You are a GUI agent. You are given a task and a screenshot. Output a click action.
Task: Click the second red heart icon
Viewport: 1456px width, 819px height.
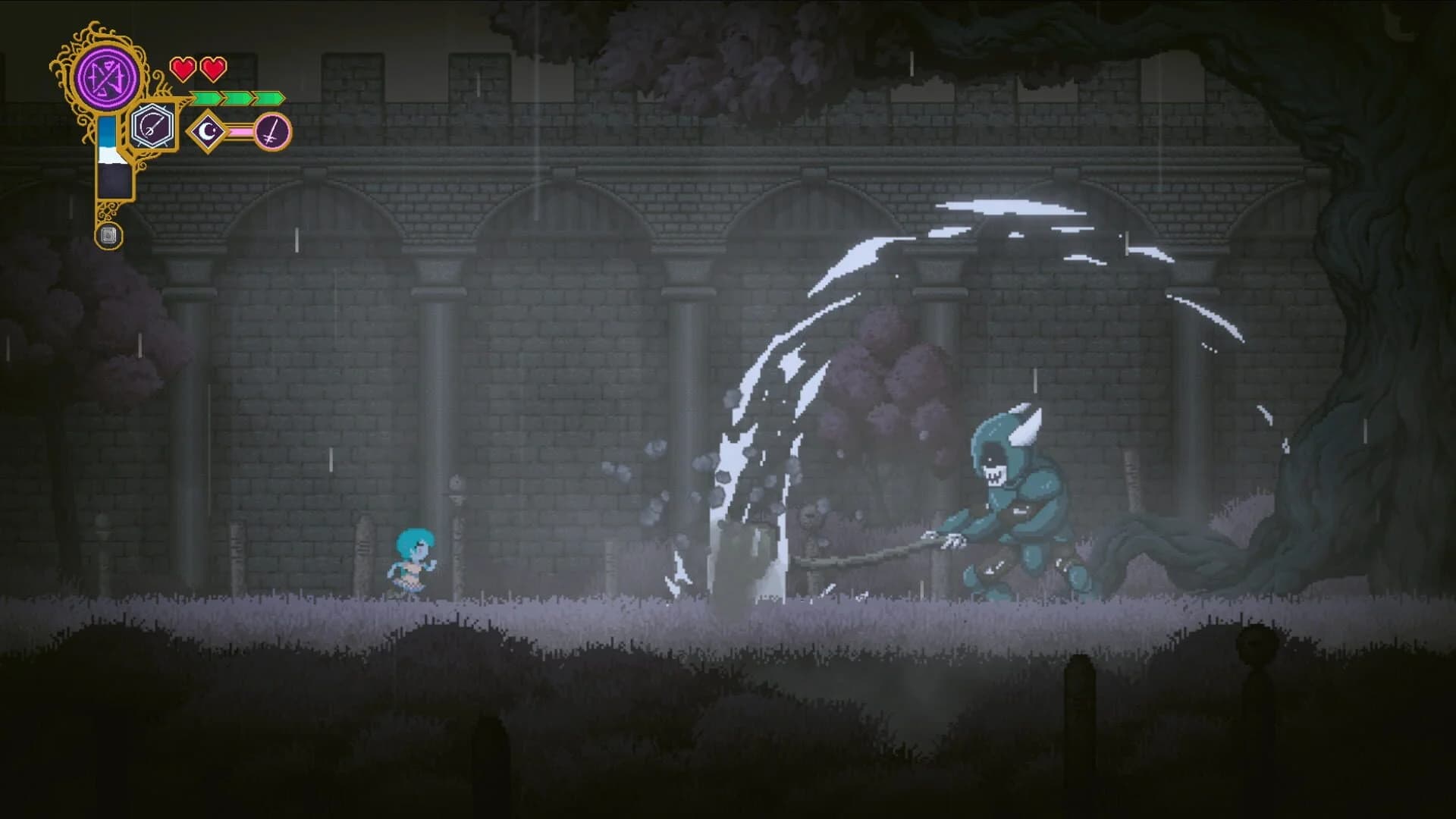[213, 69]
